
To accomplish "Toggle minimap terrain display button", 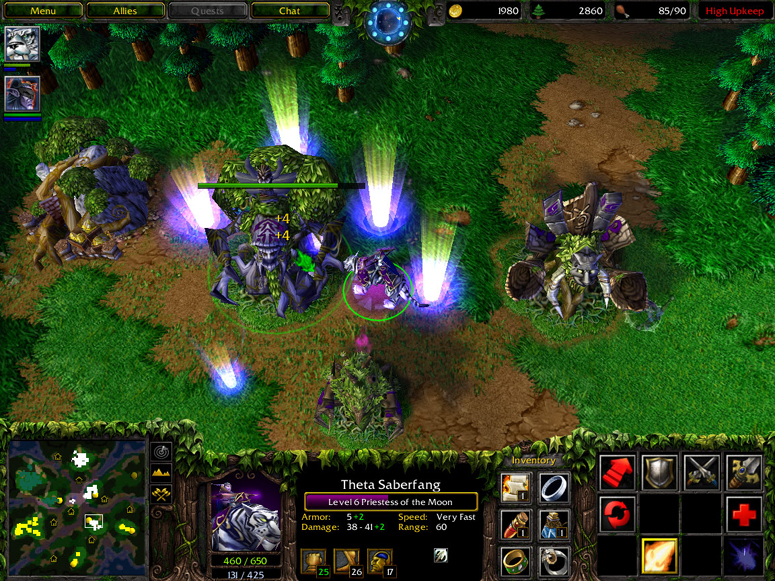I will (x=160, y=473).
